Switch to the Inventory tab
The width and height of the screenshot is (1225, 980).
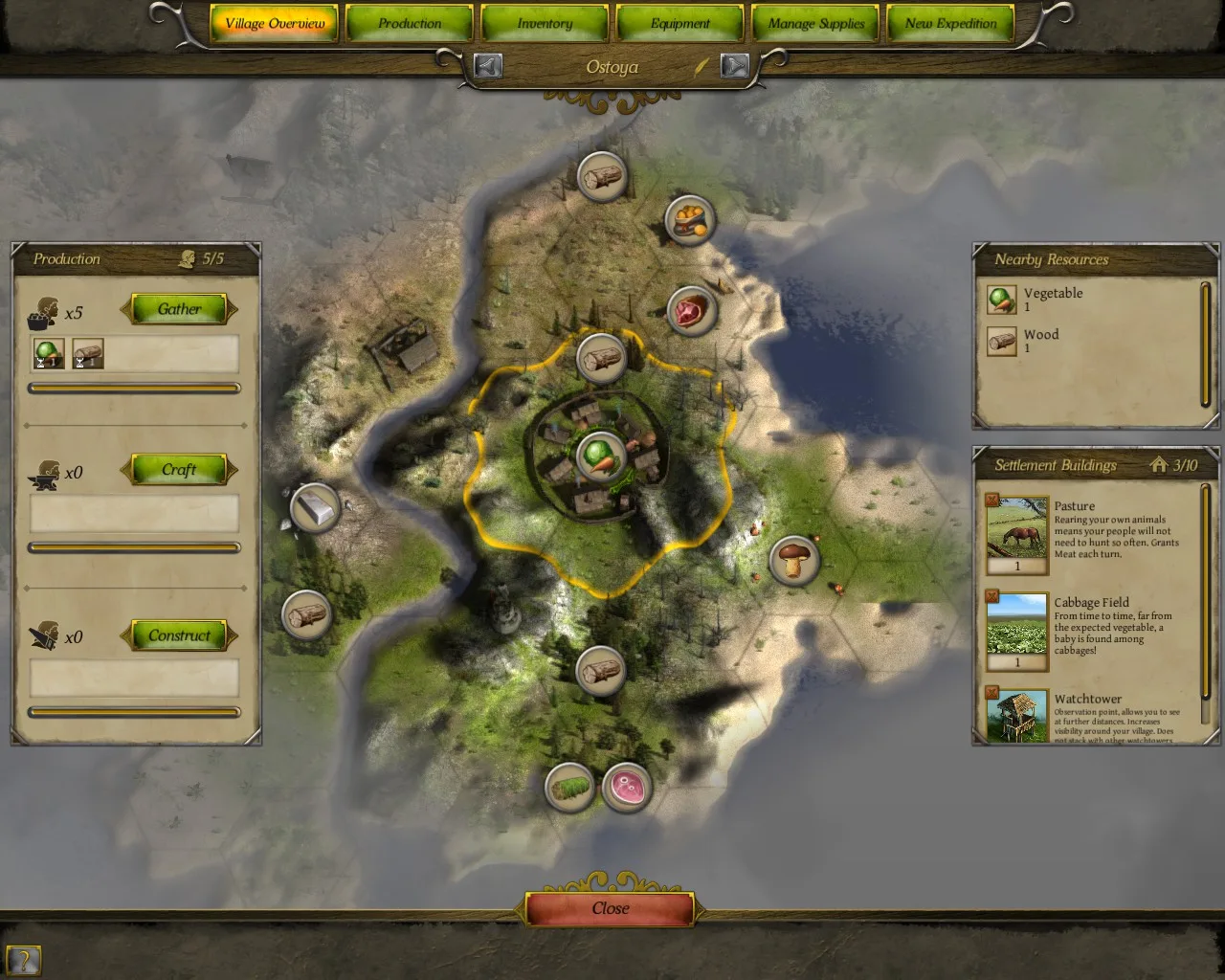[x=545, y=24]
